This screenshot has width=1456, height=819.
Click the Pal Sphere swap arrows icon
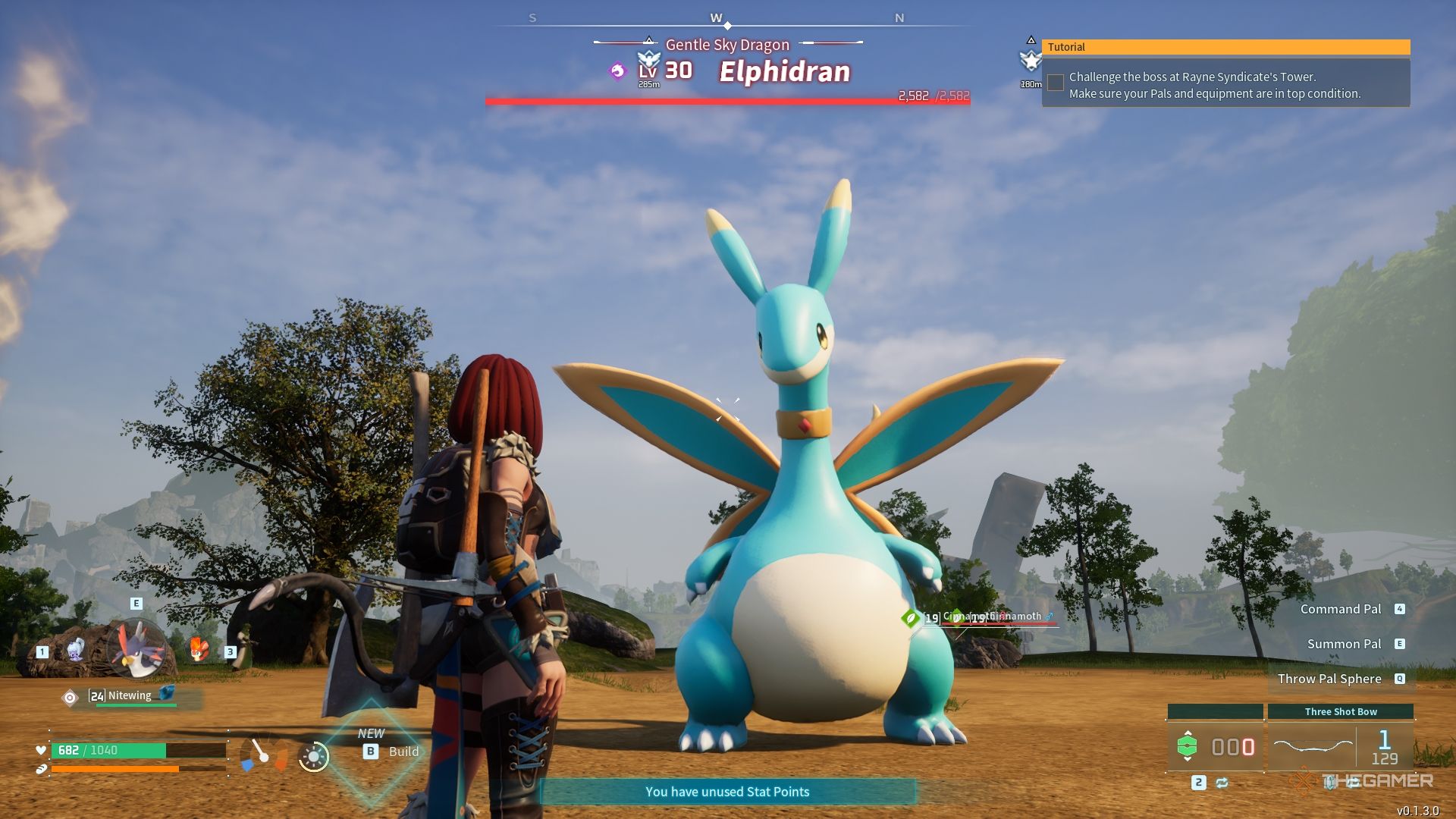[x=1222, y=783]
